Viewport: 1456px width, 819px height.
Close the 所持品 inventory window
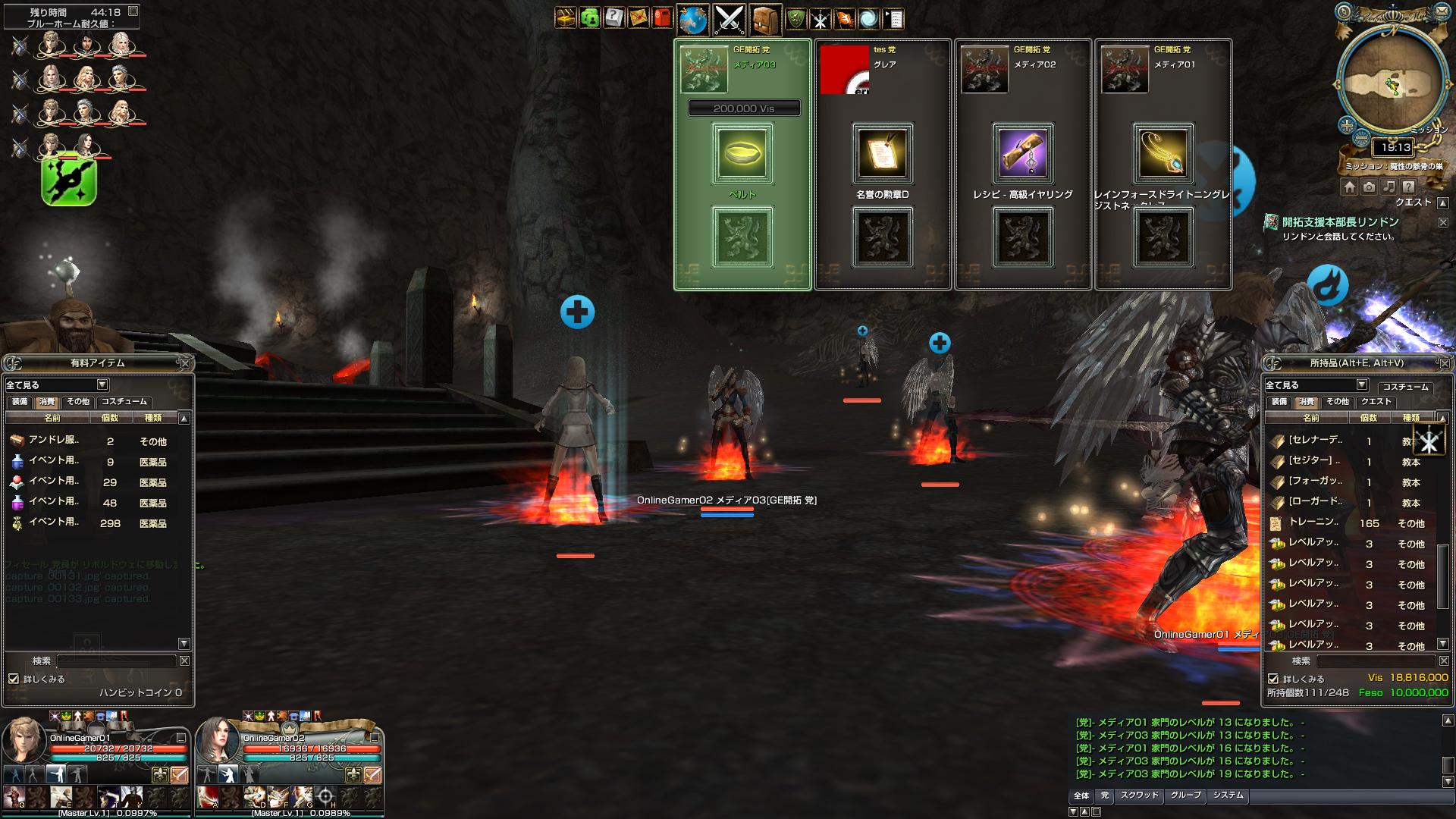tap(1443, 363)
